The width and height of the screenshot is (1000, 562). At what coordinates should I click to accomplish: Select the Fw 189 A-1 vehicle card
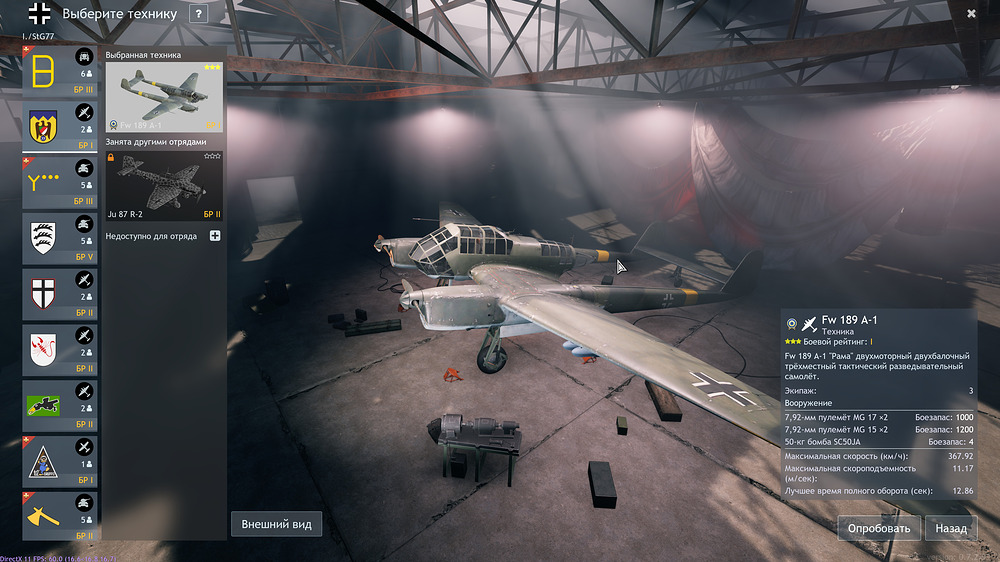(164, 97)
